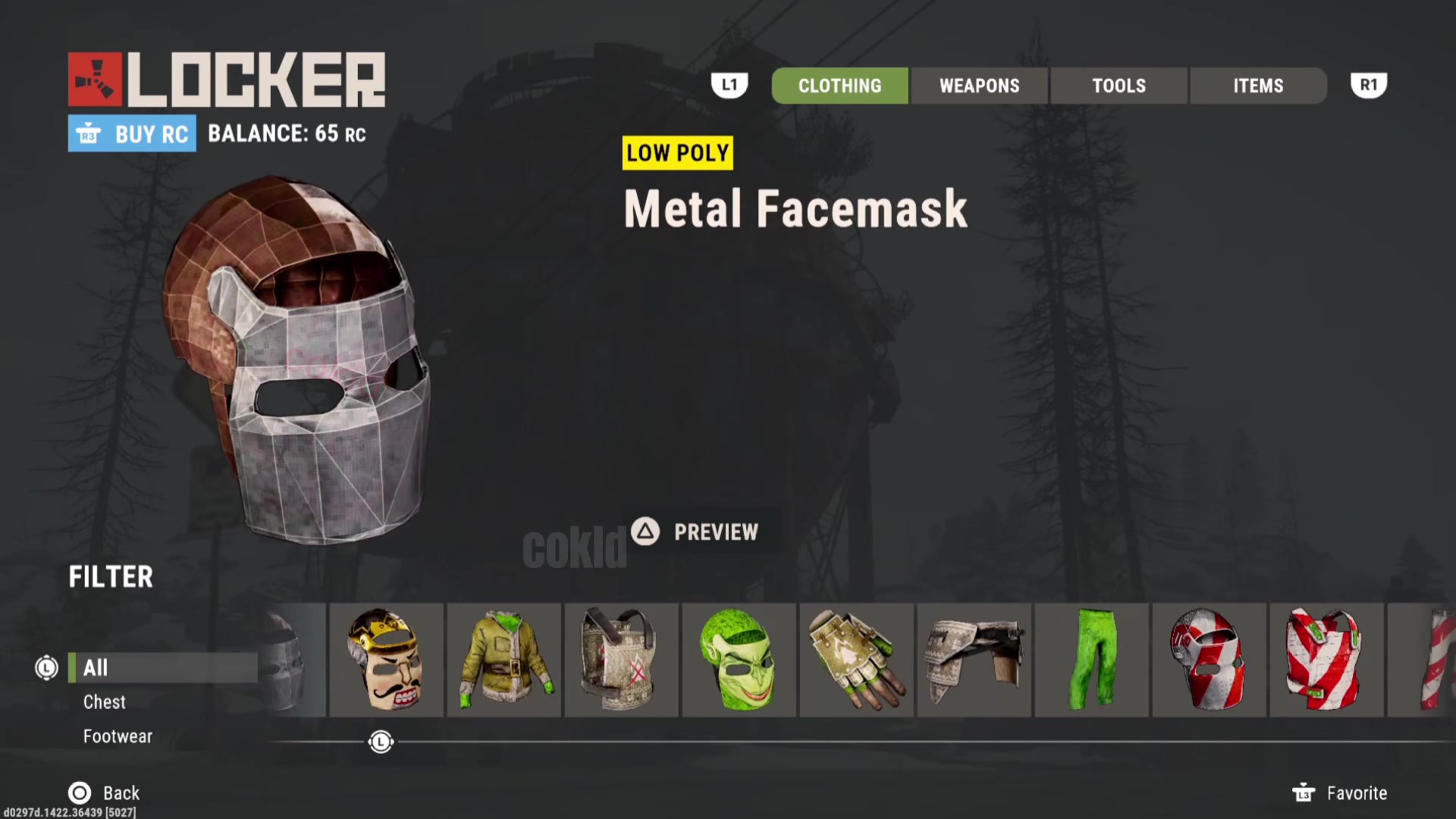Mark the item as Favorite

point(1340,792)
